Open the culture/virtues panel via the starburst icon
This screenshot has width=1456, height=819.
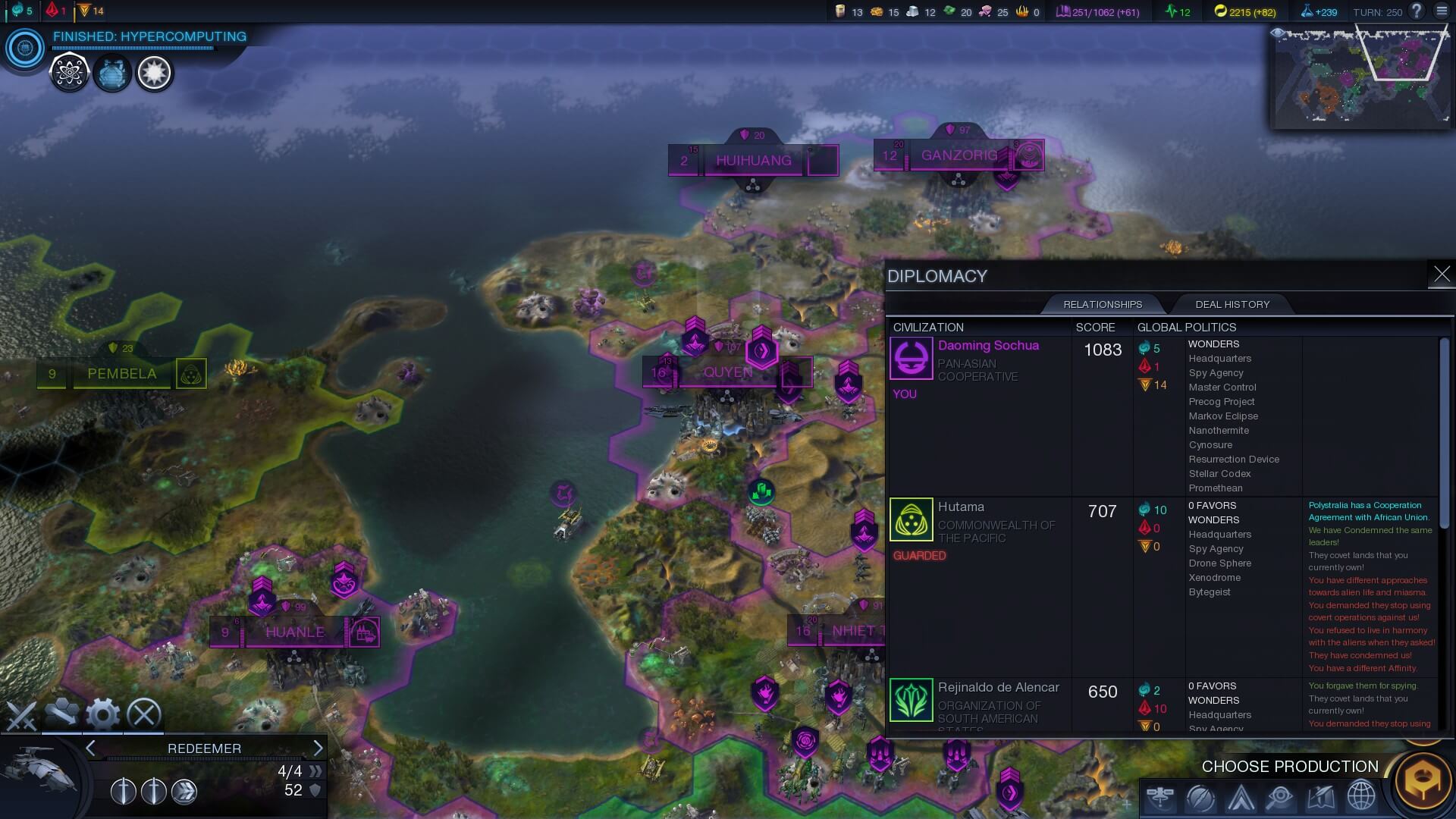[154, 73]
